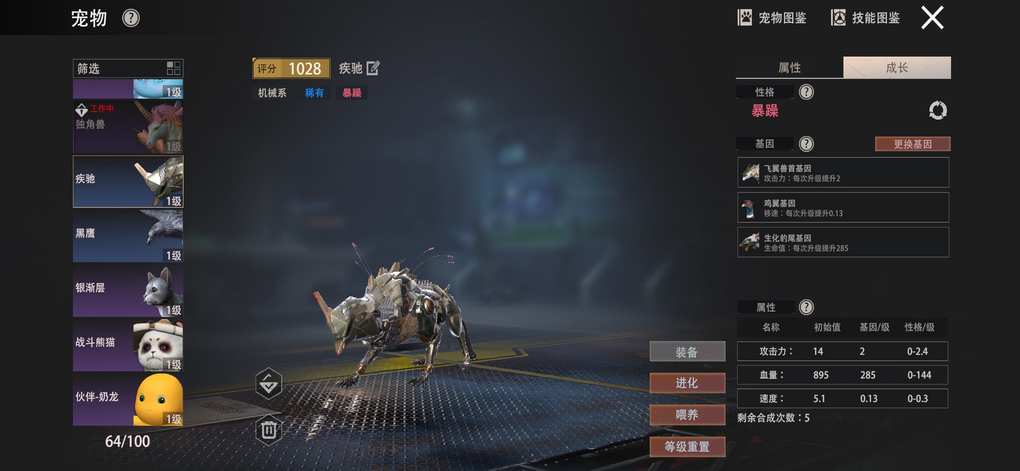The height and width of the screenshot is (471, 1020).
Task: Switch to the 成长 tab
Action: [897, 68]
